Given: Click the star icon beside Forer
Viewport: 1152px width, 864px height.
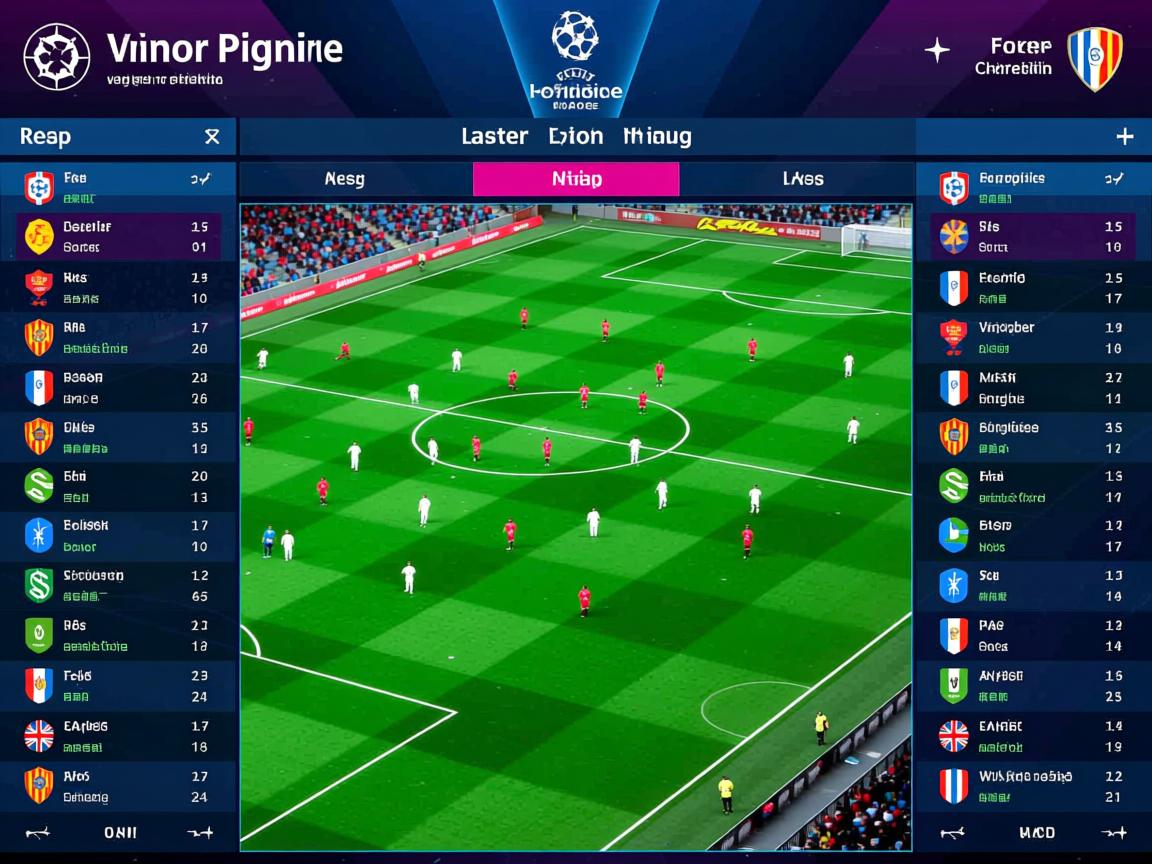Looking at the screenshot, I should (937, 50).
